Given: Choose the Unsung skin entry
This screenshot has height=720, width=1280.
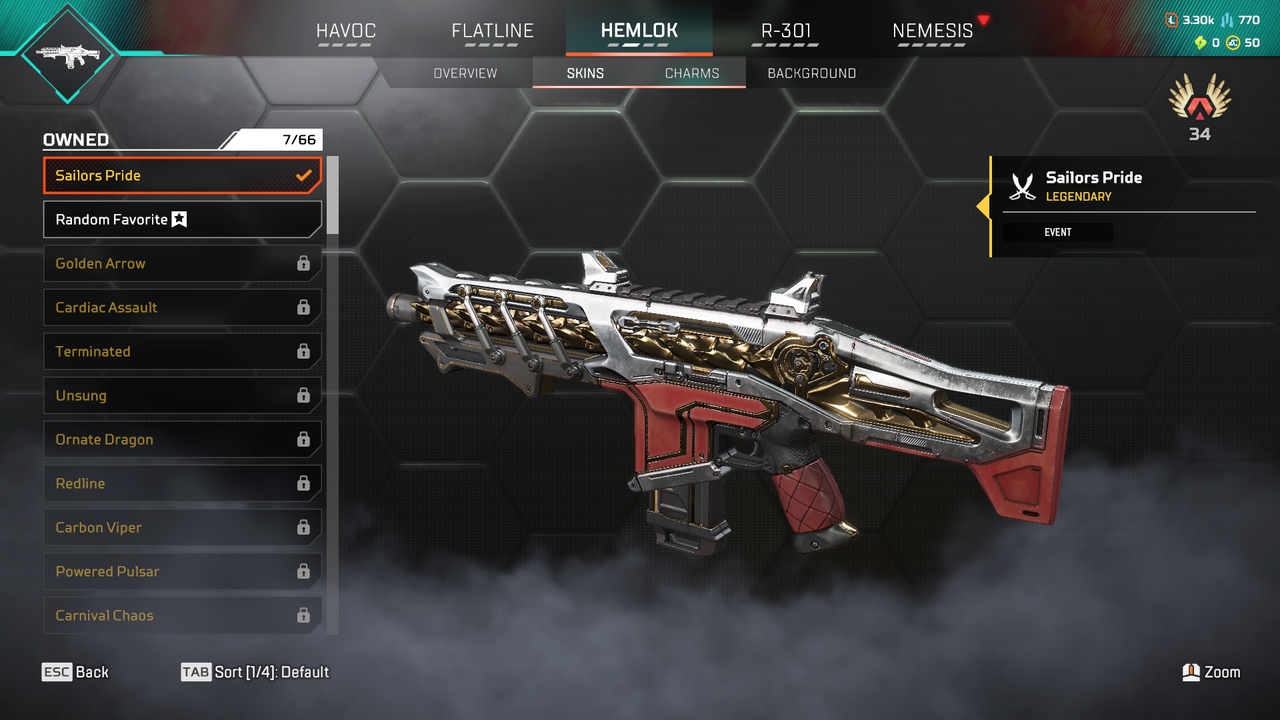Looking at the screenshot, I should click(182, 396).
